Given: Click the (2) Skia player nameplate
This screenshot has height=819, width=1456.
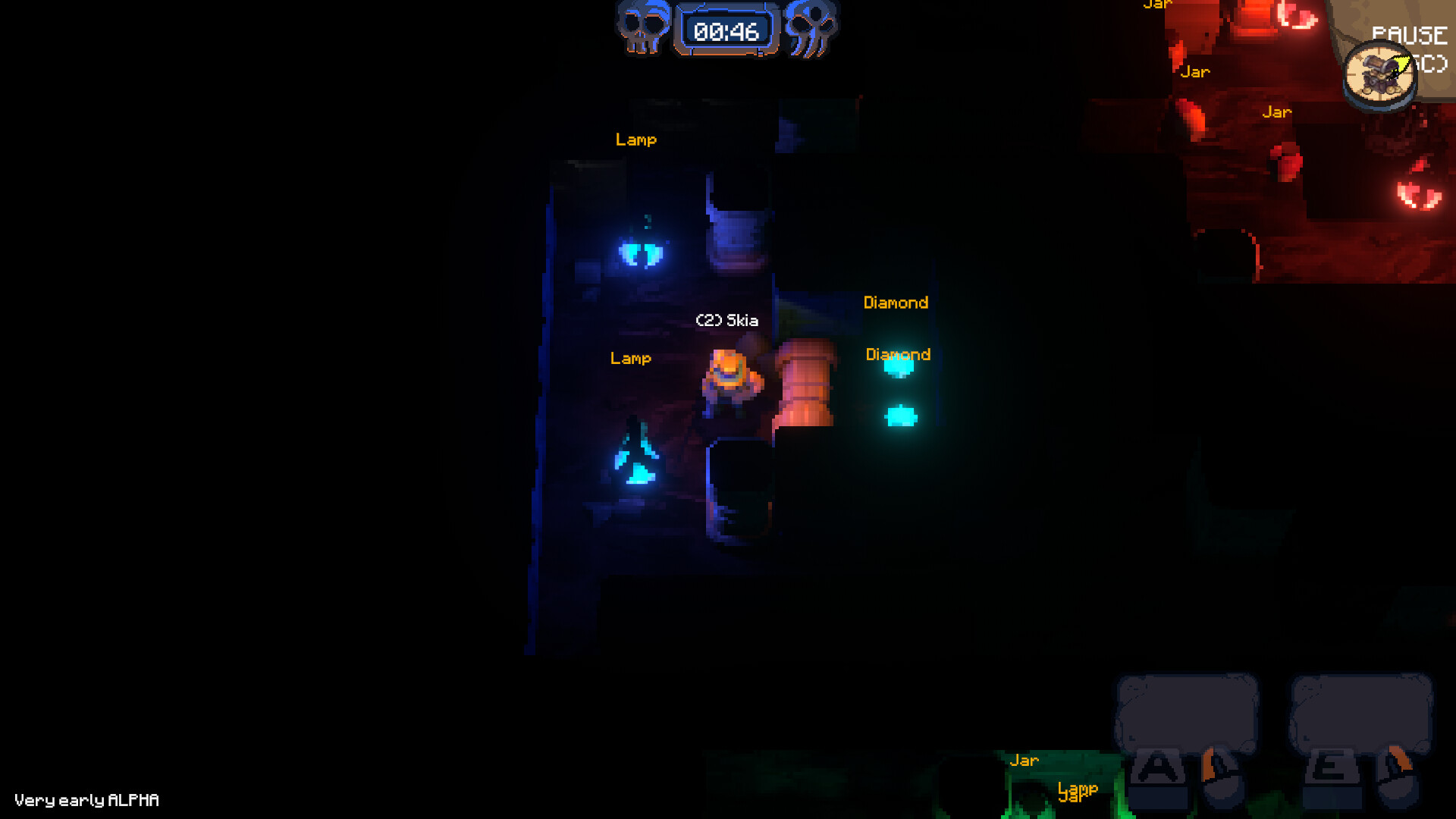Looking at the screenshot, I should [x=726, y=320].
